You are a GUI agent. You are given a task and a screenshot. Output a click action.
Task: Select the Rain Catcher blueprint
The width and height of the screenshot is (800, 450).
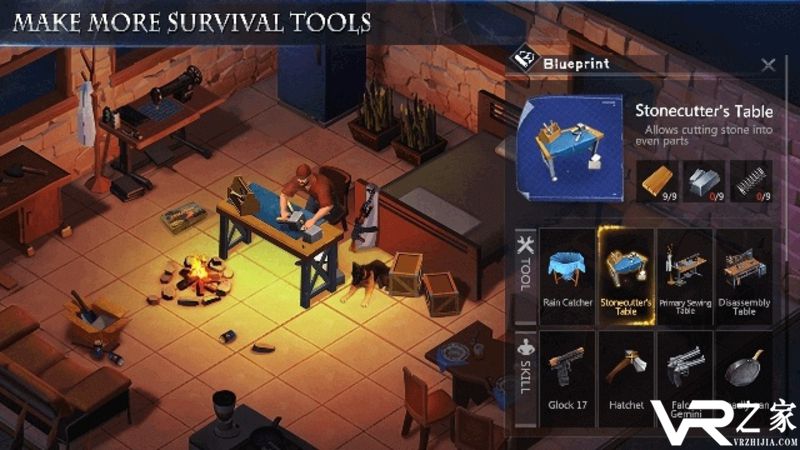coord(566,275)
